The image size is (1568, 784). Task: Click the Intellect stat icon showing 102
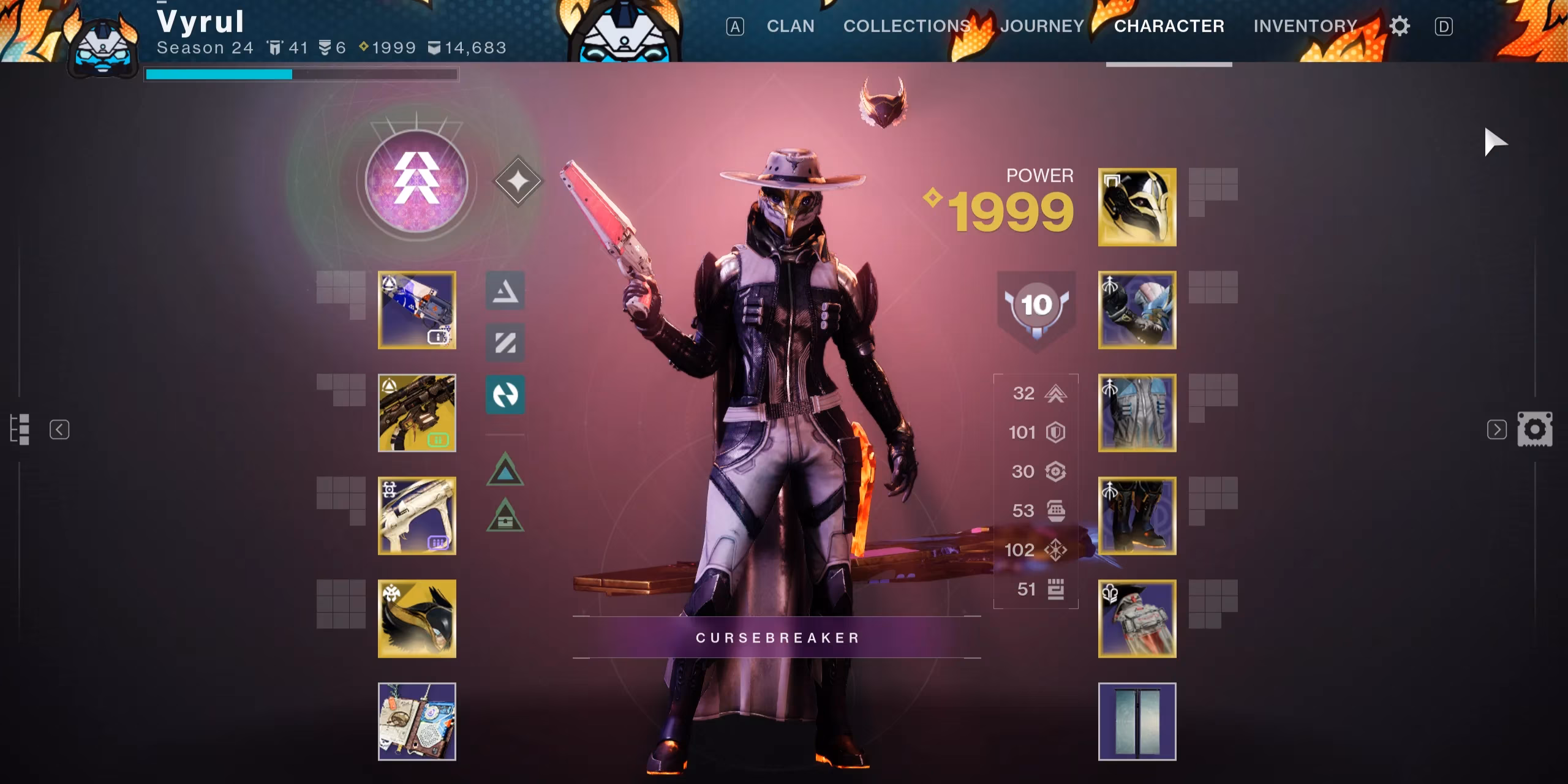[1057, 551]
